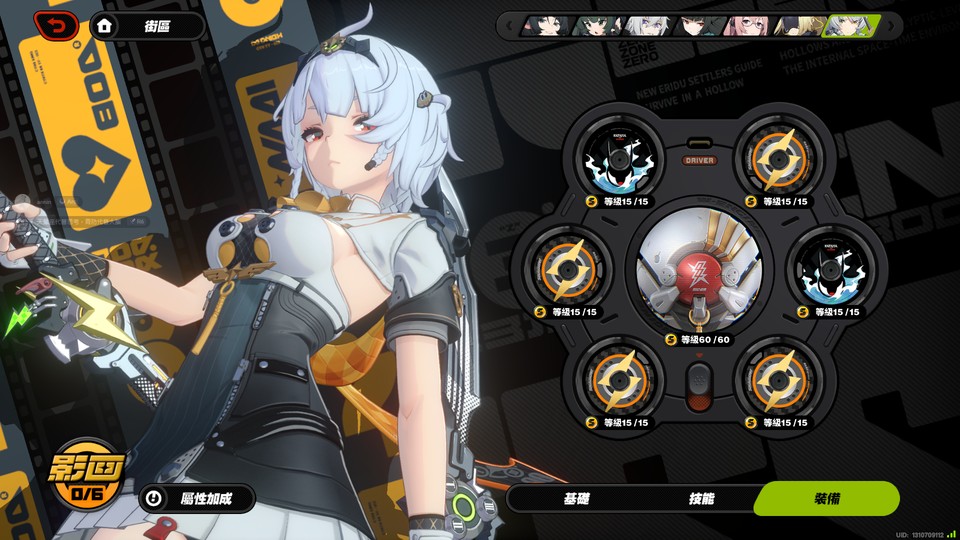Viewport: 960px width, 540px height.
Task: Select the 裝備 equipment tab
Action: [826, 498]
